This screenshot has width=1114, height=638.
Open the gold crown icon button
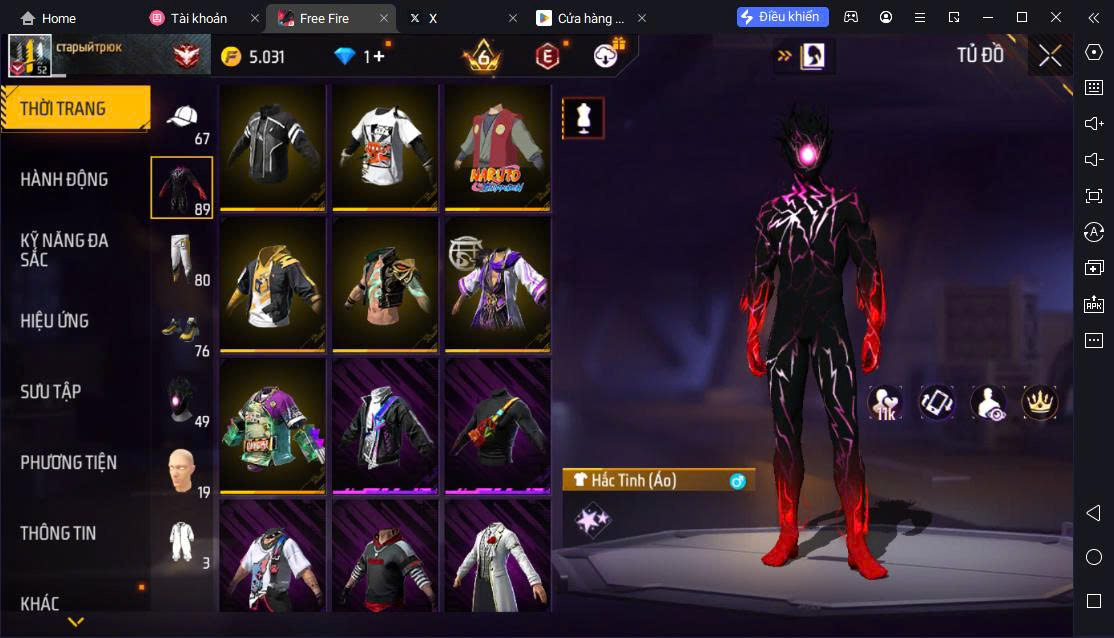coord(1040,402)
